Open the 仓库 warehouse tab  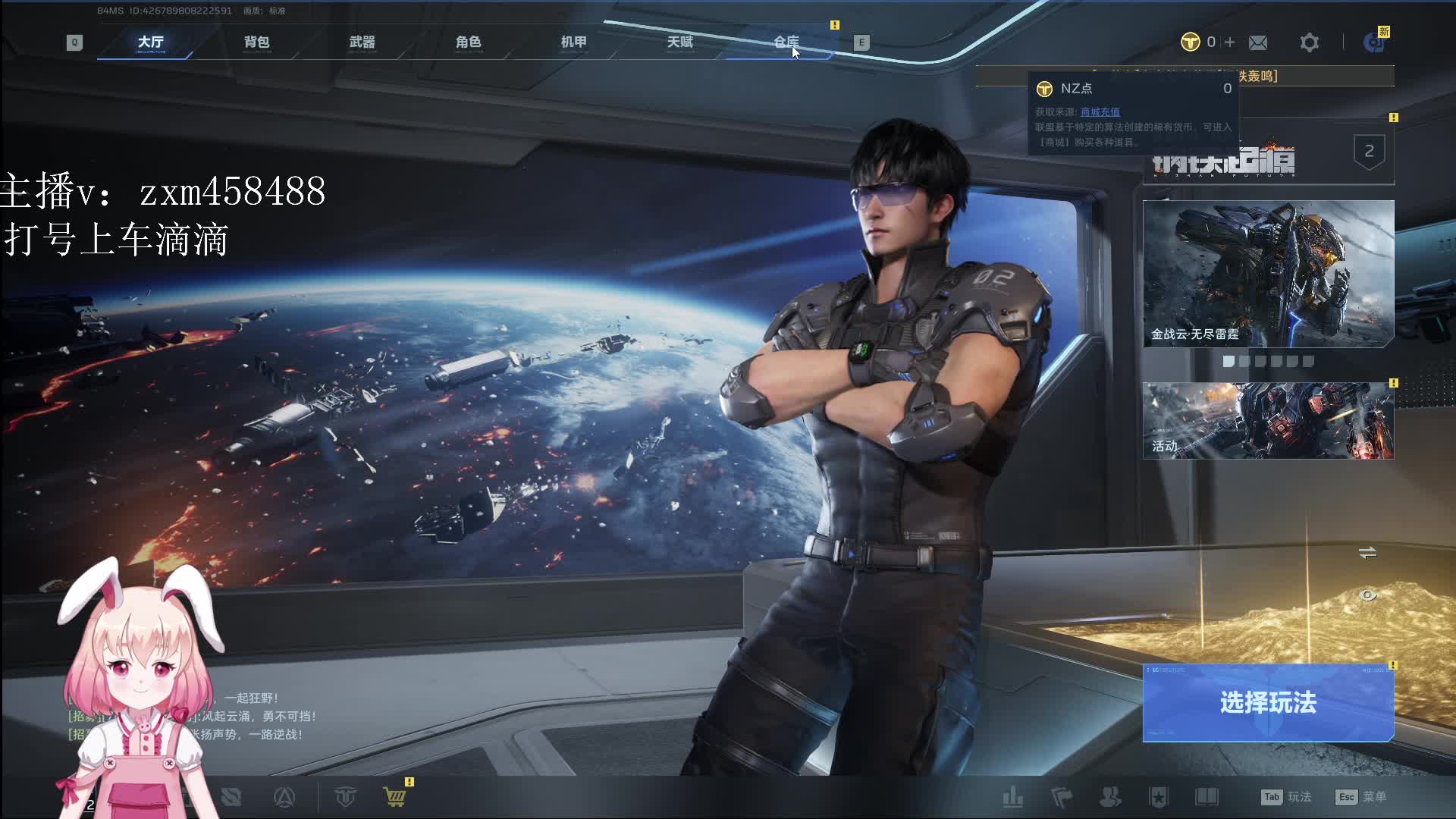click(786, 42)
